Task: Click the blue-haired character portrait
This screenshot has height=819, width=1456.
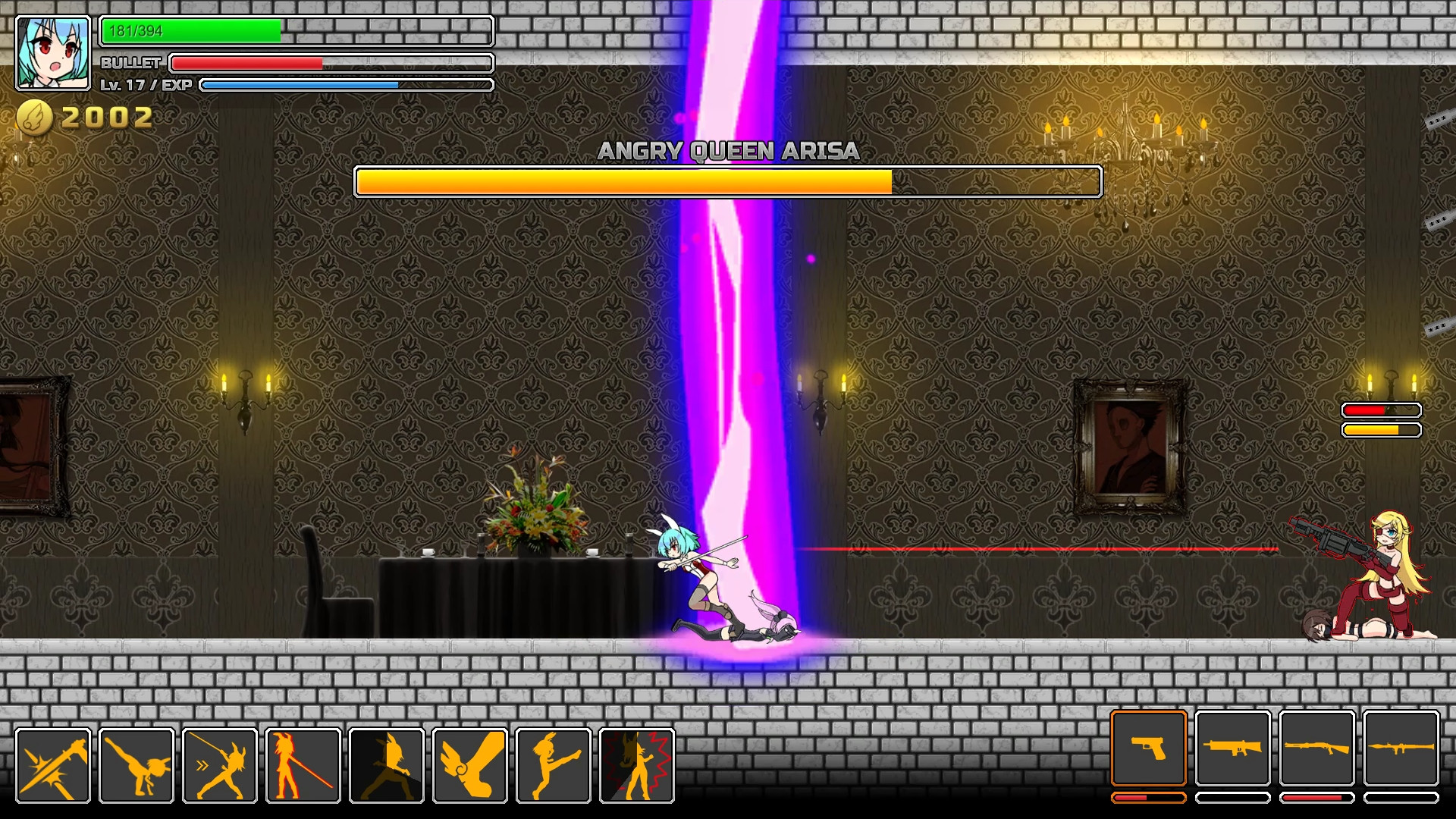Action: tap(53, 53)
